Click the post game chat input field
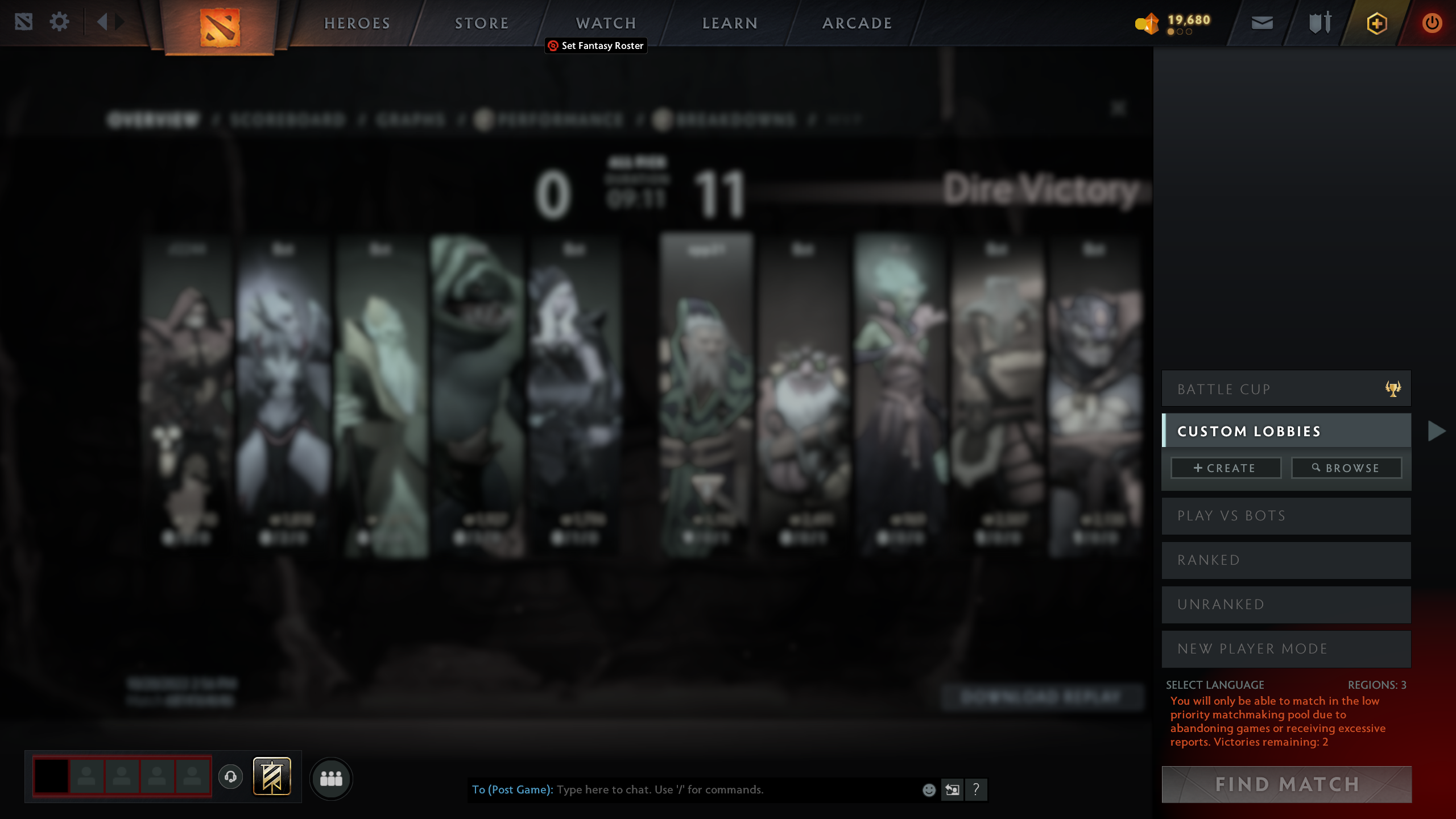This screenshot has height=819, width=1456. [682, 789]
